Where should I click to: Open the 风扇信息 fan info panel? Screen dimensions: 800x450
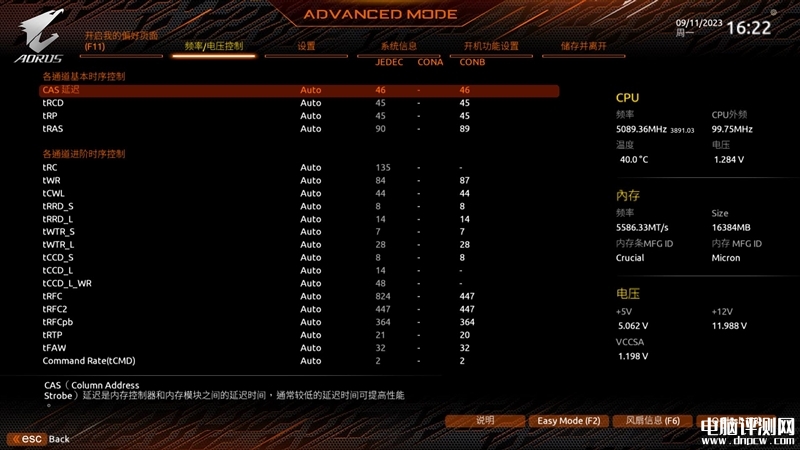pos(646,421)
